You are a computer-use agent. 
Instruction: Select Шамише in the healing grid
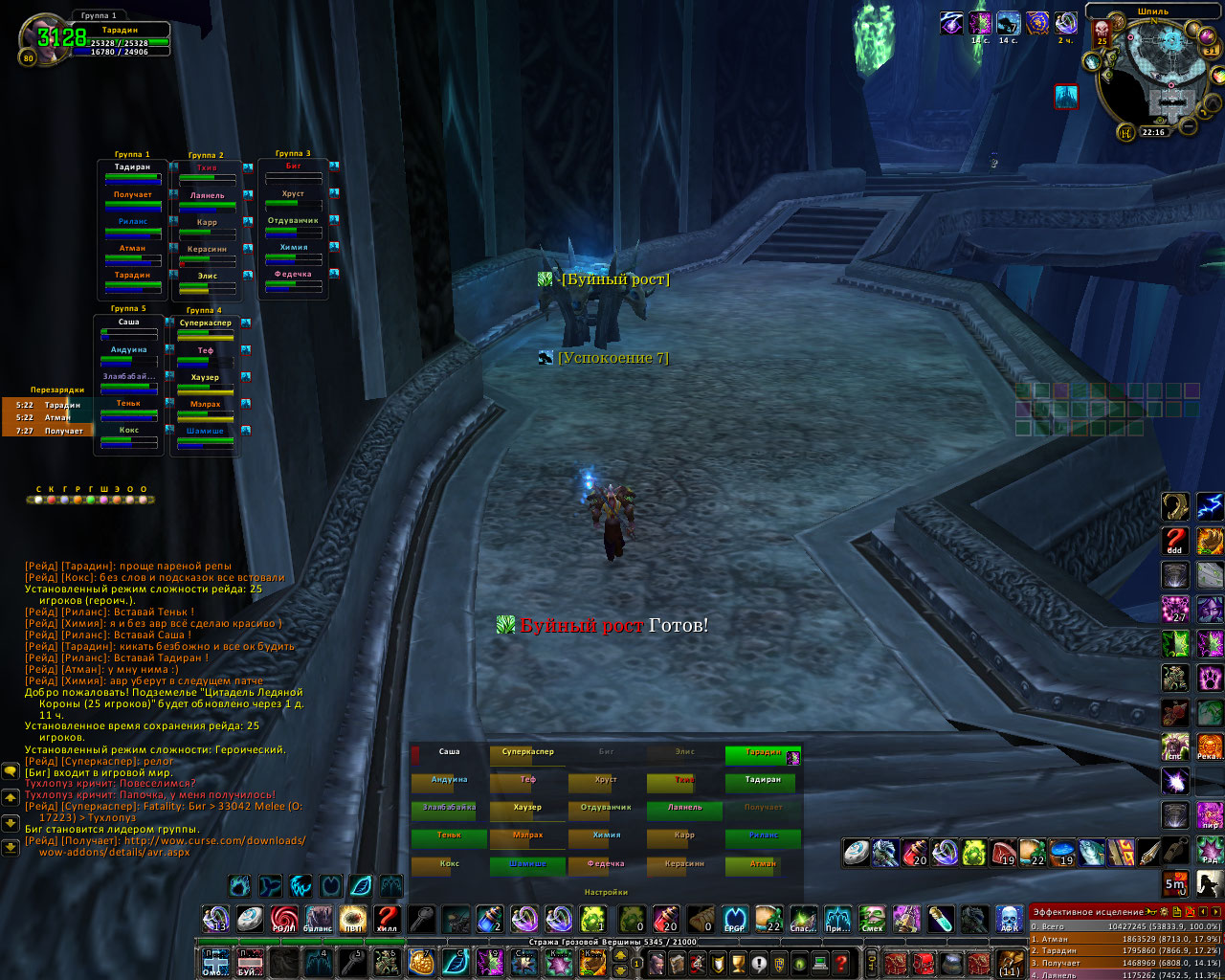point(527,865)
